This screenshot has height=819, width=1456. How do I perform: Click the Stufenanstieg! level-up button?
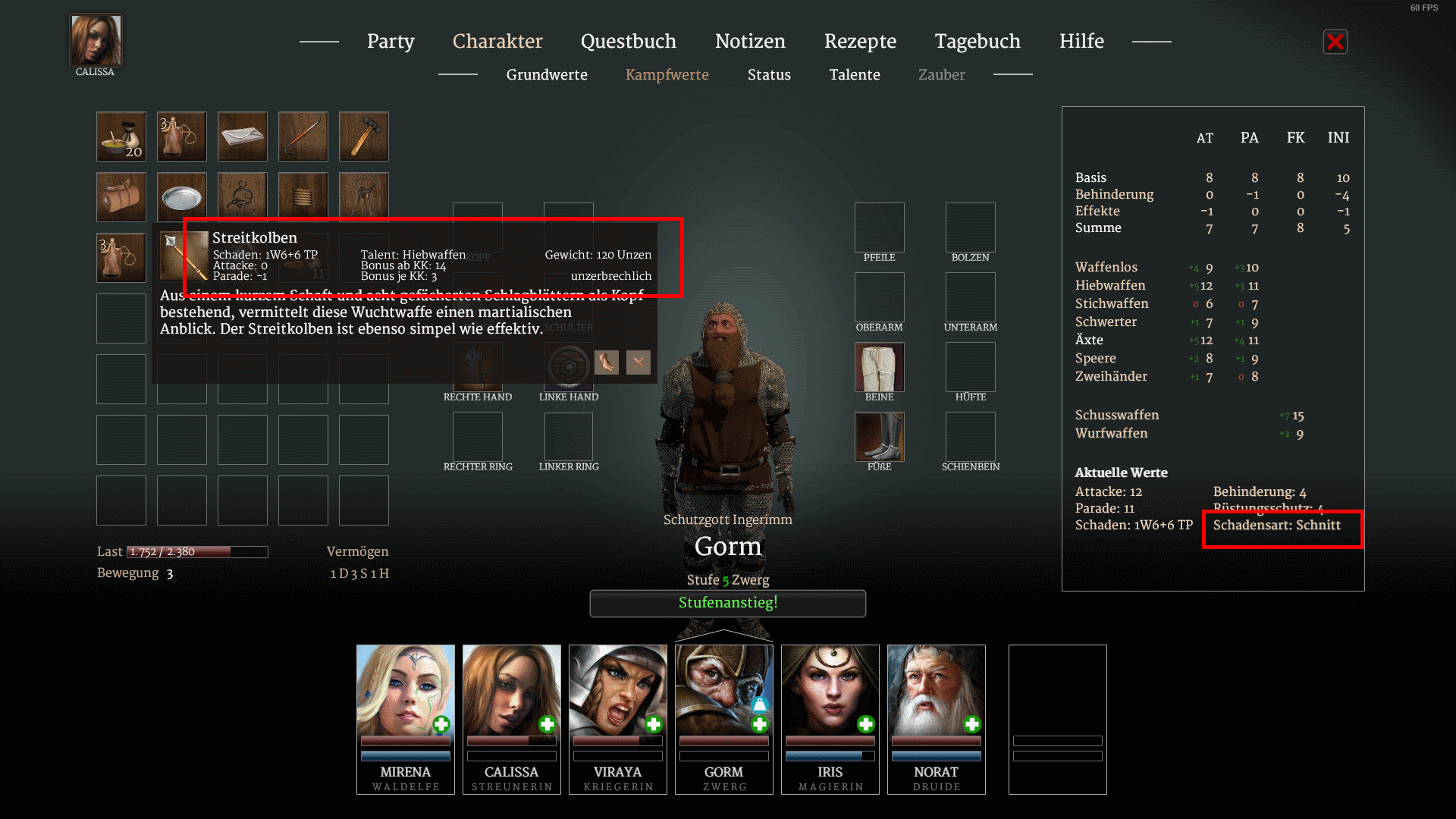pos(728,603)
